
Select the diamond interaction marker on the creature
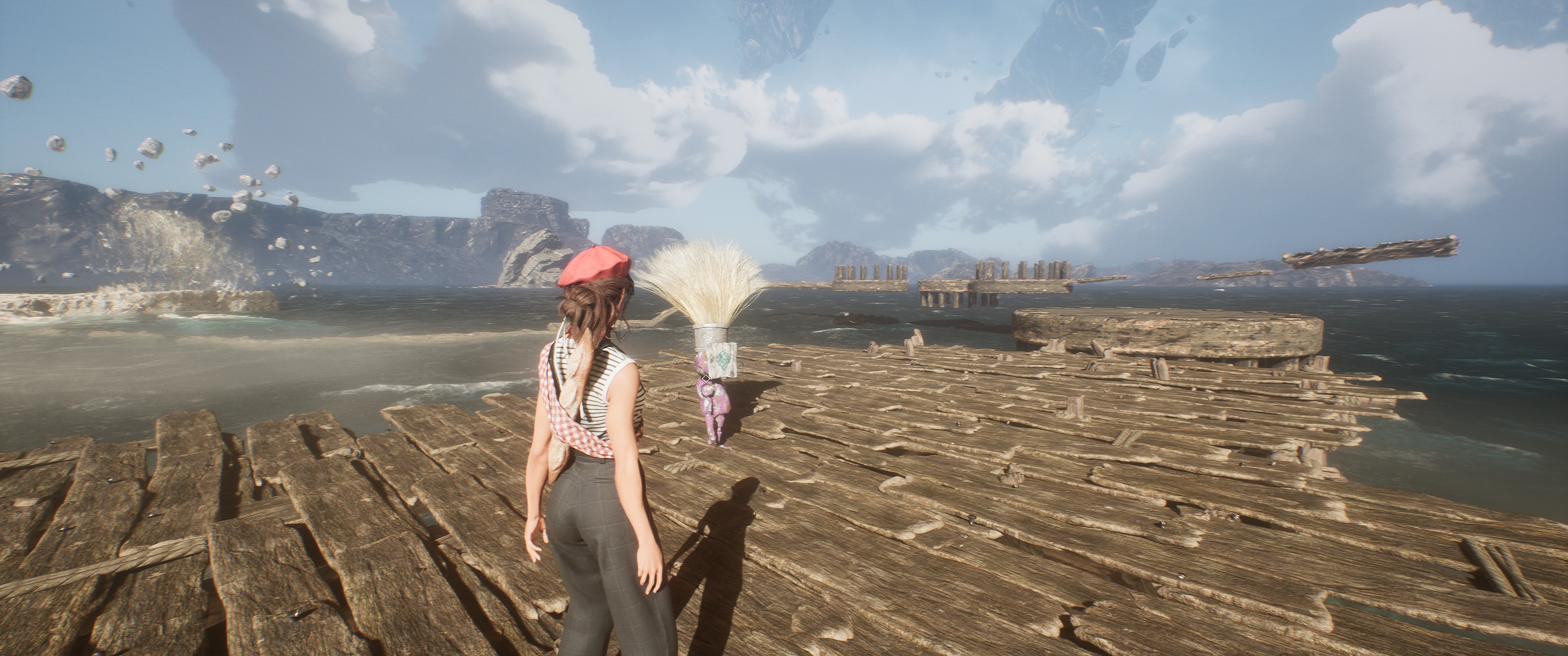click(x=706, y=379)
